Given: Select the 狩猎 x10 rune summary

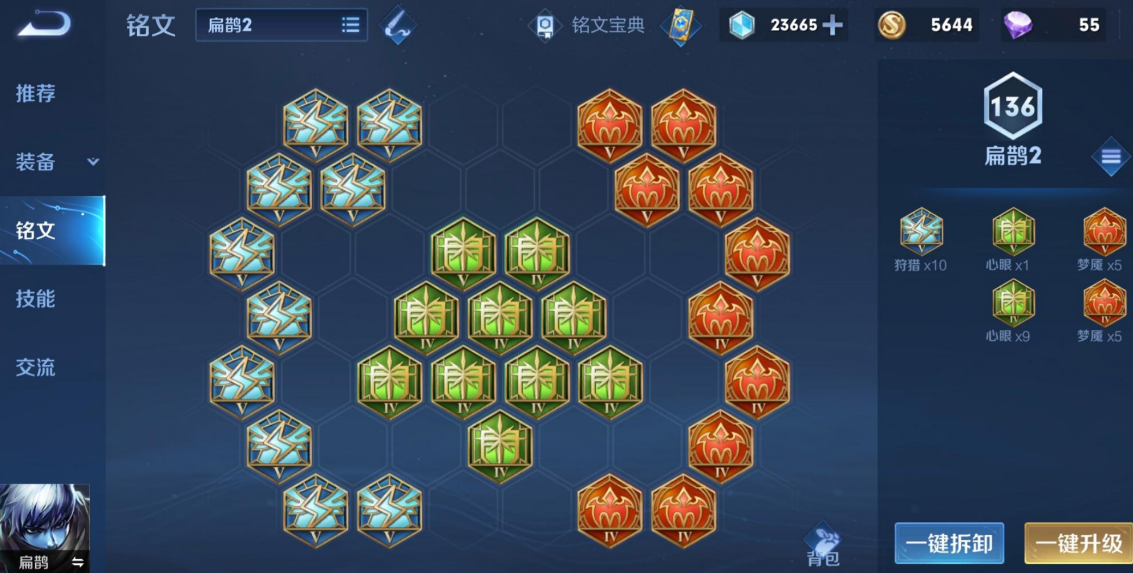Looking at the screenshot, I should coord(921,240).
